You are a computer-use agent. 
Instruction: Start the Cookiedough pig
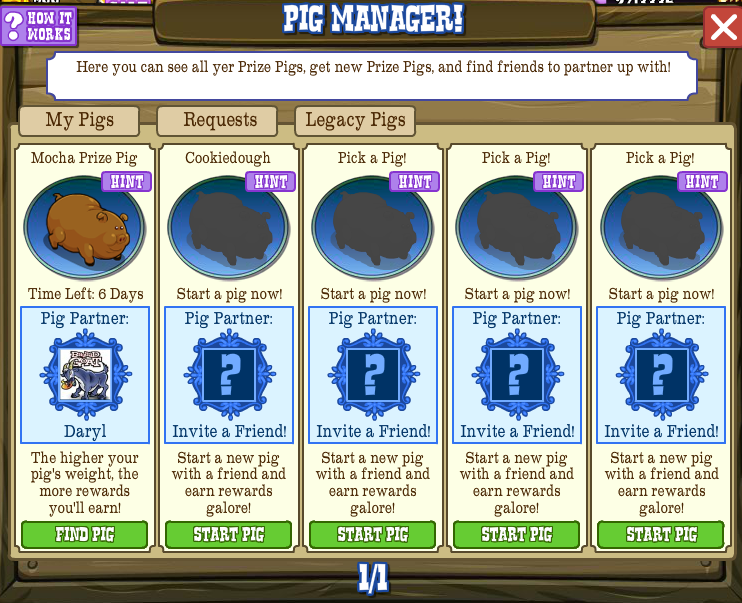coord(229,535)
